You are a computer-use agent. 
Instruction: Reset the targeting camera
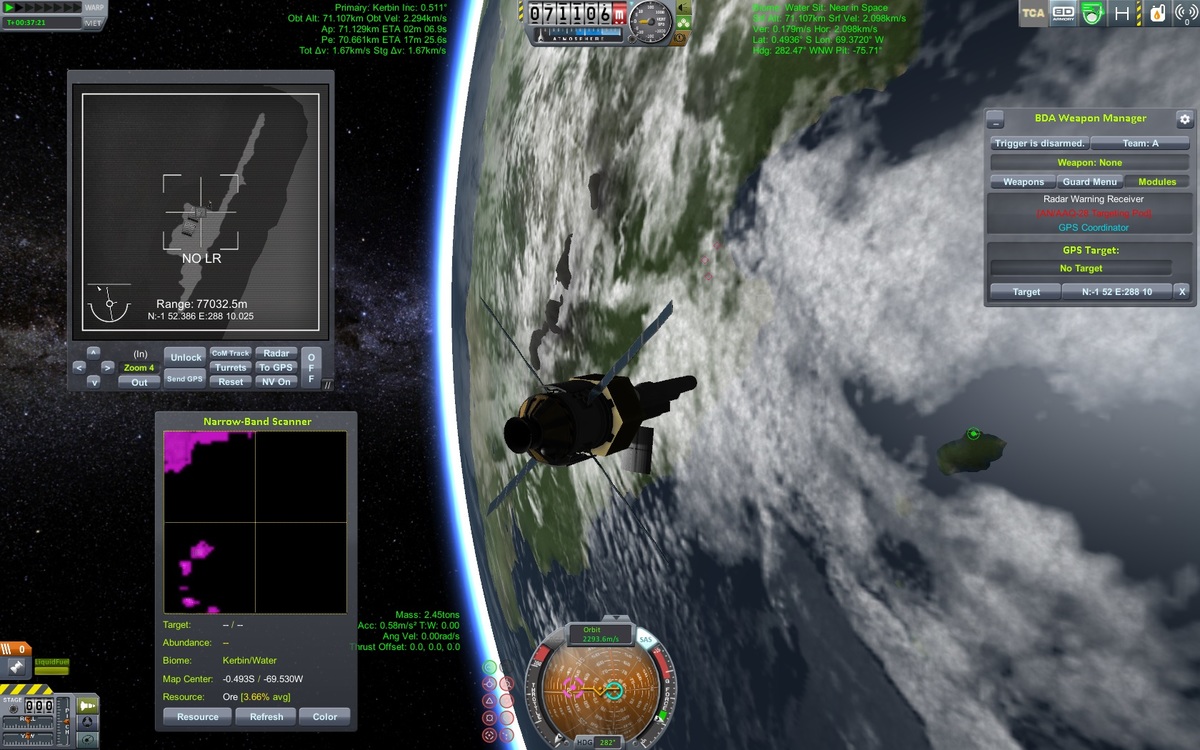[231, 382]
